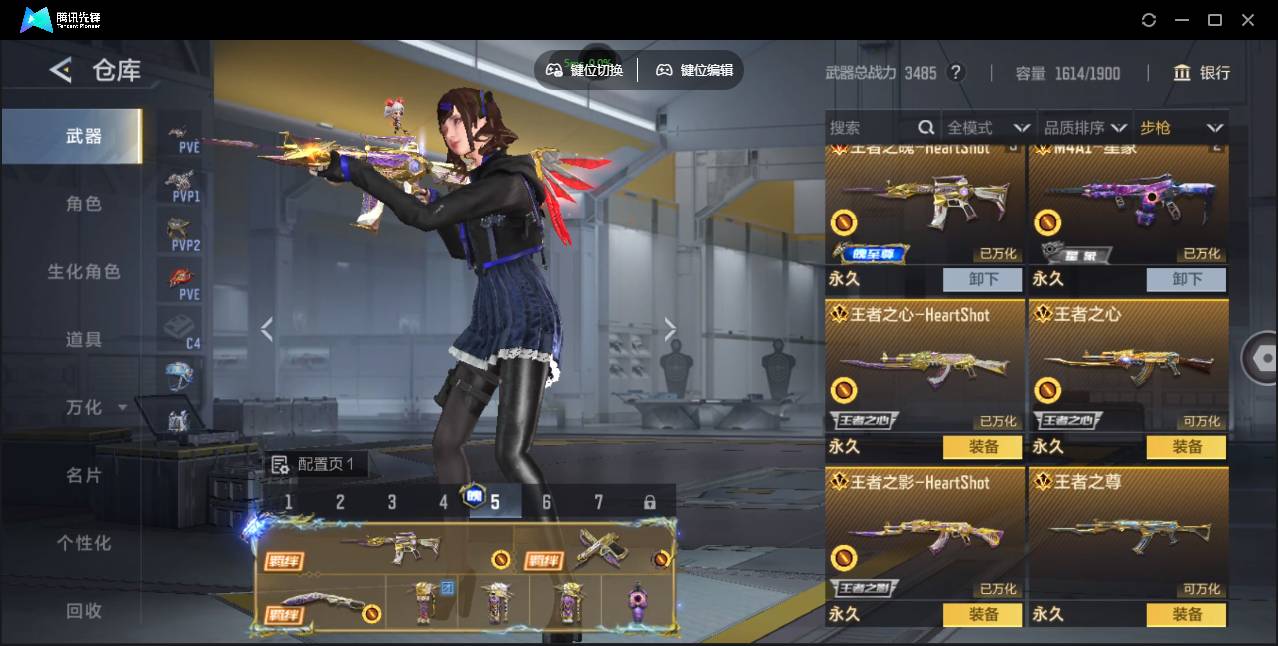Screen dimensions: 1278x646
Task: Click the weapon 搜索 search field
Action: pyautogui.click(x=870, y=128)
